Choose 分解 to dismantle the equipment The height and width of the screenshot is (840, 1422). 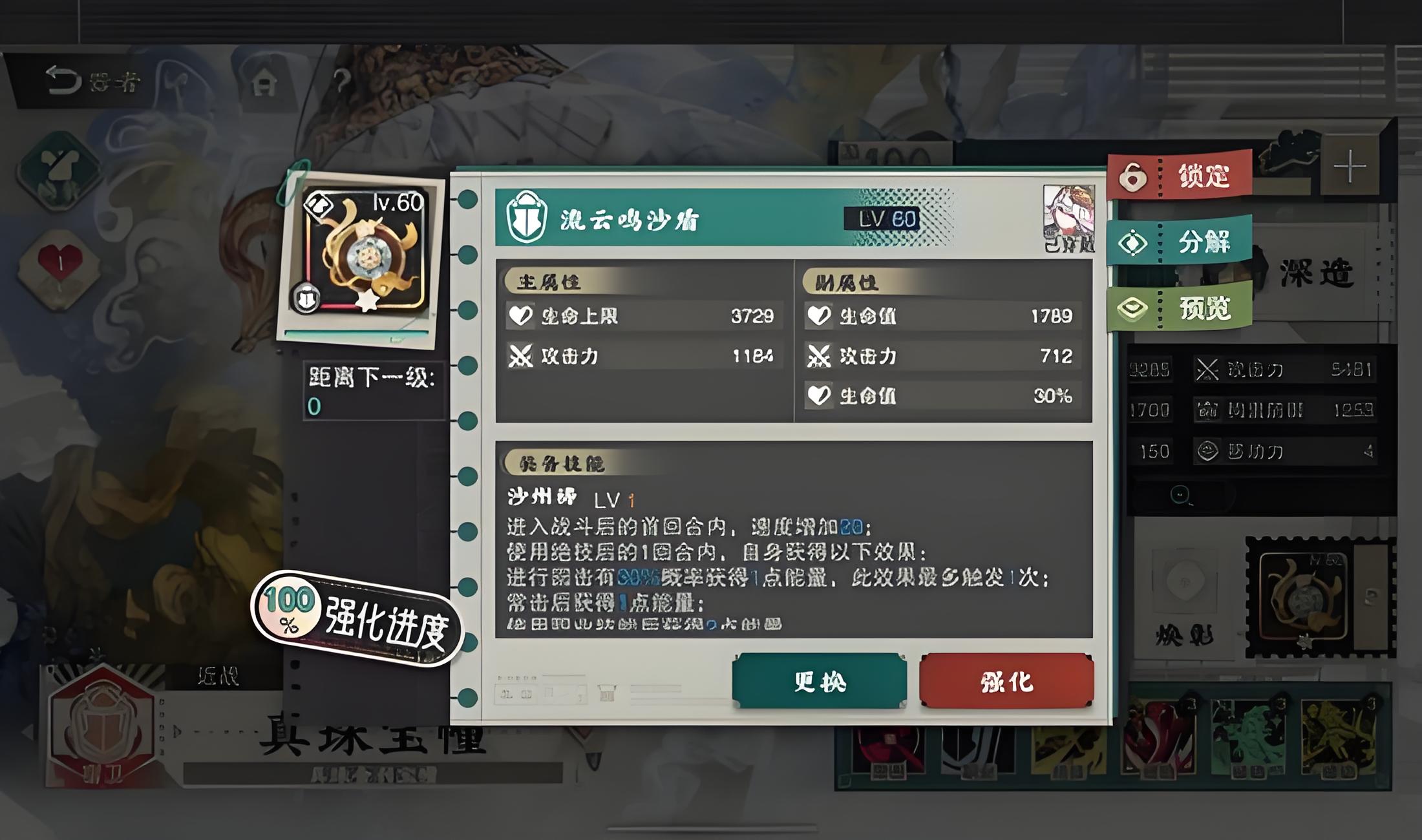pos(1180,242)
